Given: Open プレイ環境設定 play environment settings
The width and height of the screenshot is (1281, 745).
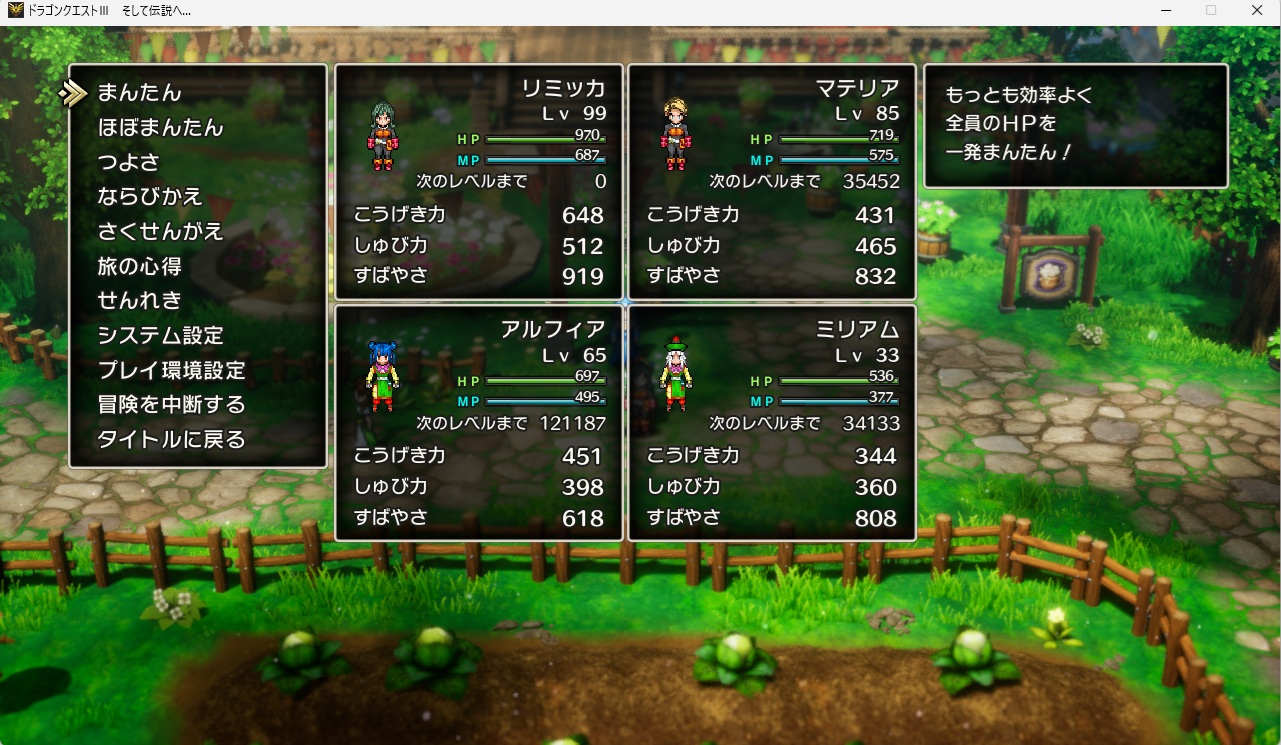Looking at the screenshot, I should 171,370.
